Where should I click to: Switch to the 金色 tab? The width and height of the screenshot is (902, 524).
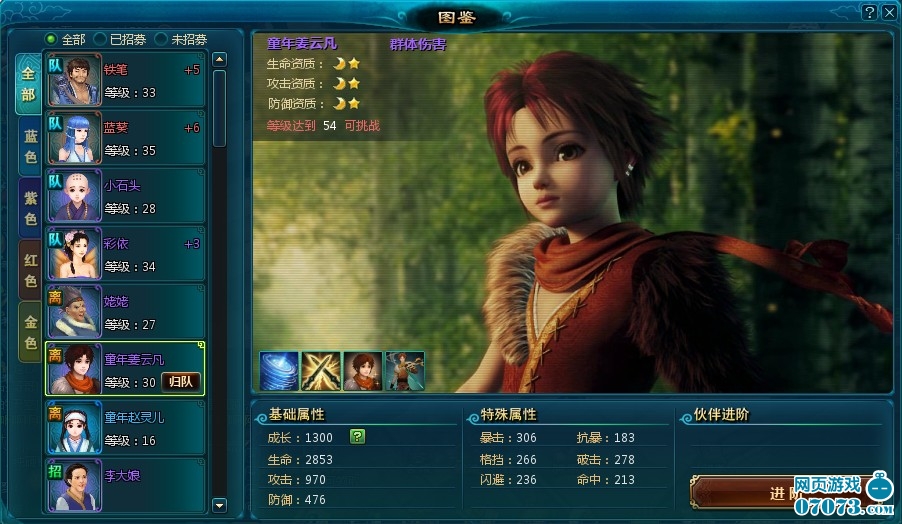coord(30,330)
